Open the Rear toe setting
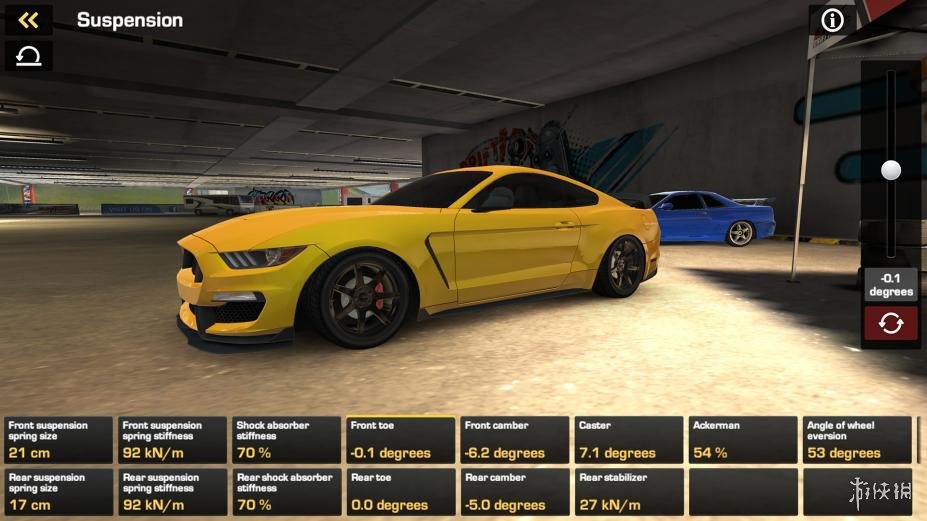This screenshot has width=927, height=521. point(401,492)
